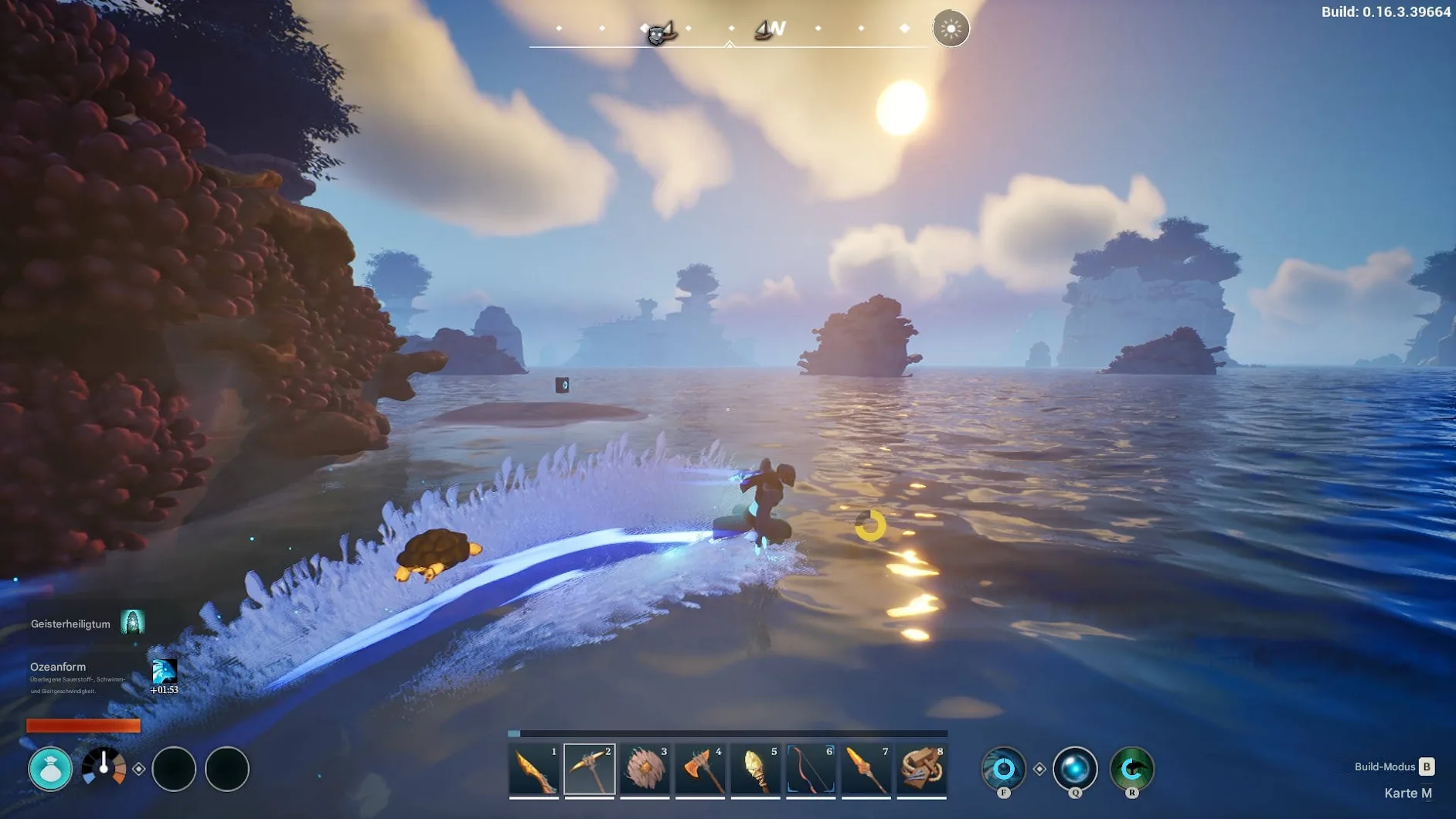Select the boat marker beside the N
1456x819 pixels.
coord(763,30)
